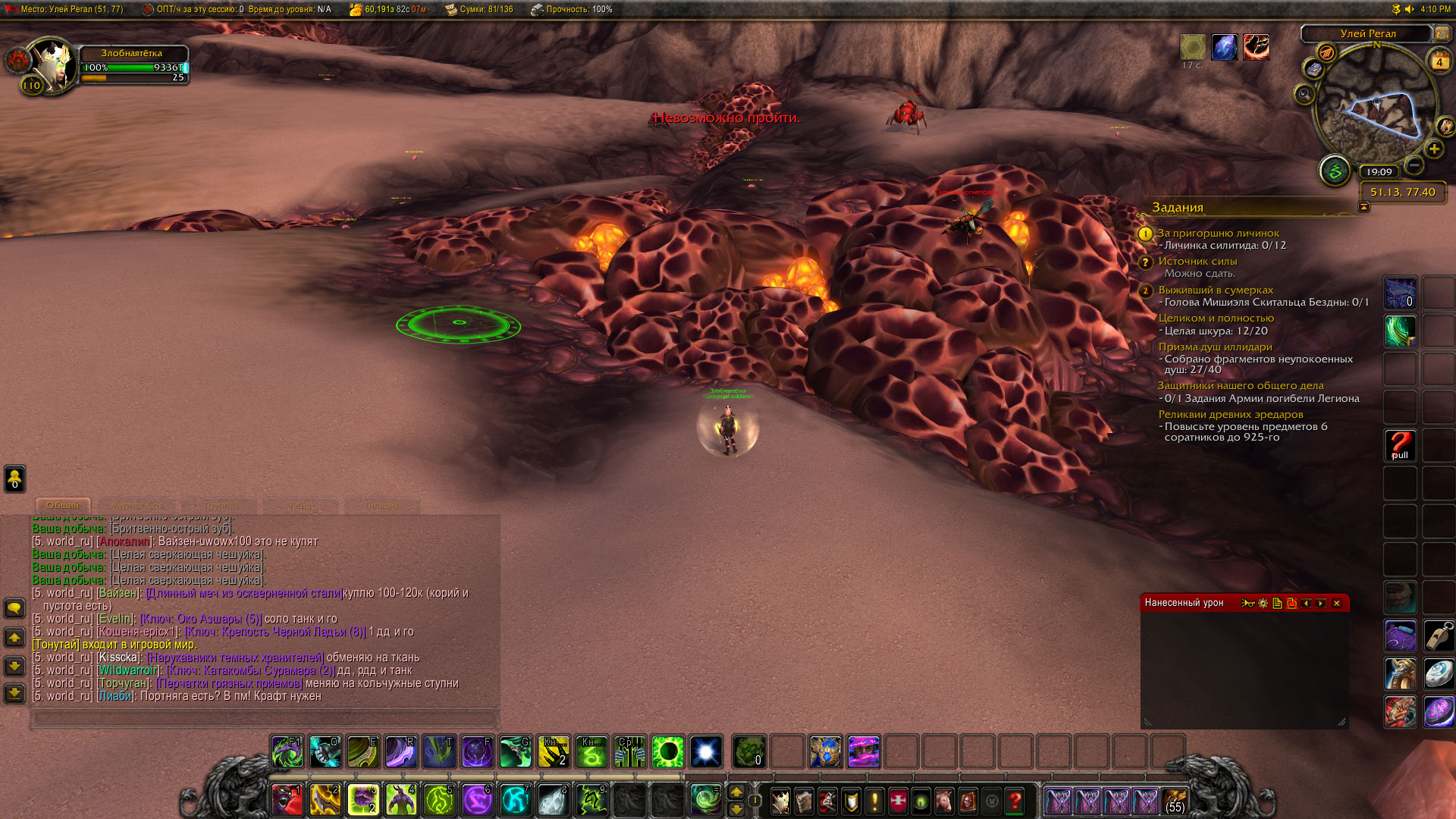The height and width of the screenshot is (819, 1456).
Task: Use the ability in hotbar slot 1
Action: [287, 800]
